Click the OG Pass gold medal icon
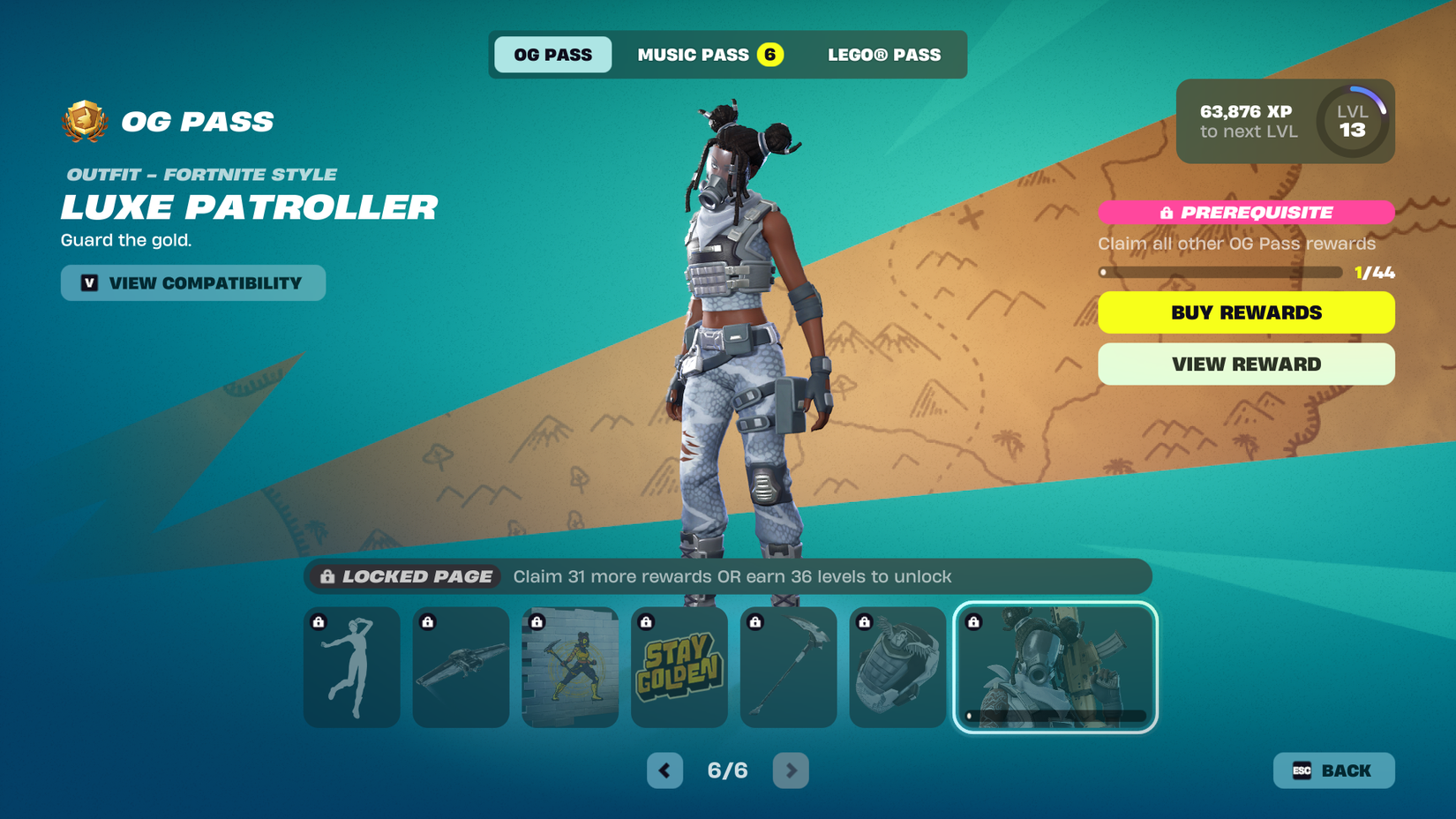 pyautogui.click(x=82, y=121)
